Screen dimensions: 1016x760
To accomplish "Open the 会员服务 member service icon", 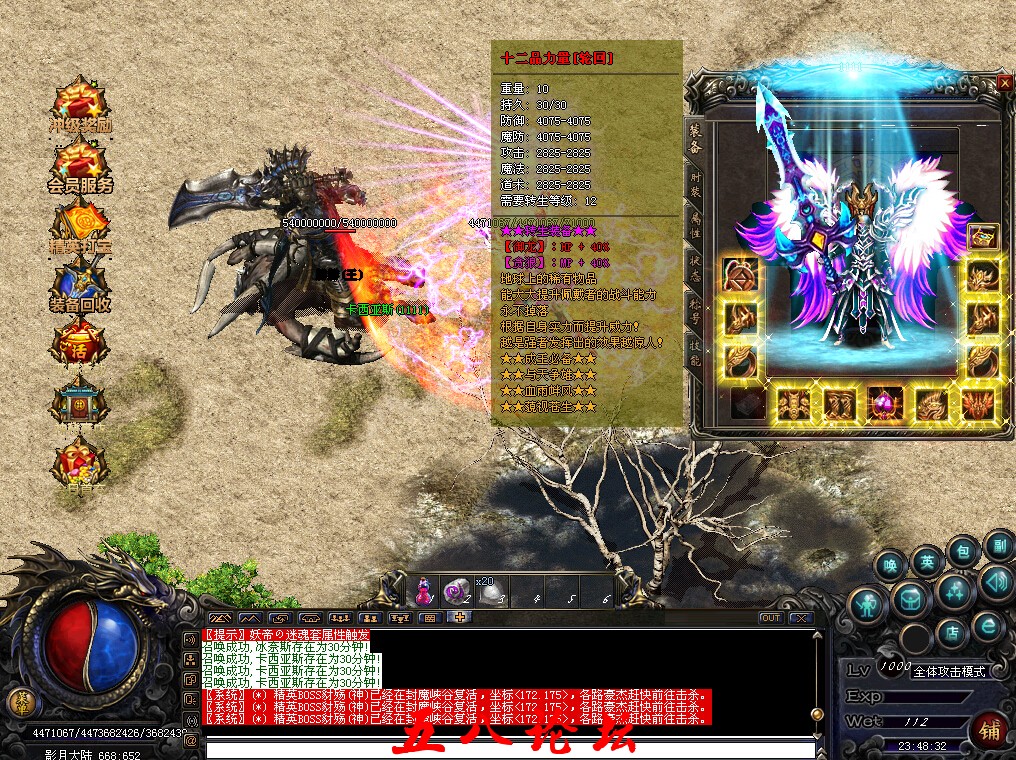I will pyautogui.click(x=79, y=165).
